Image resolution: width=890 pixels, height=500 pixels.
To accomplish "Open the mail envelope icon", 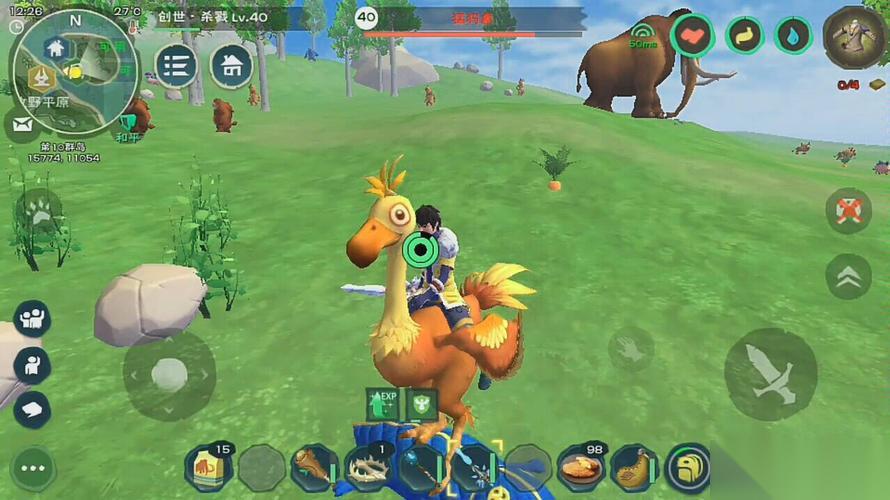I will coord(22,124).
